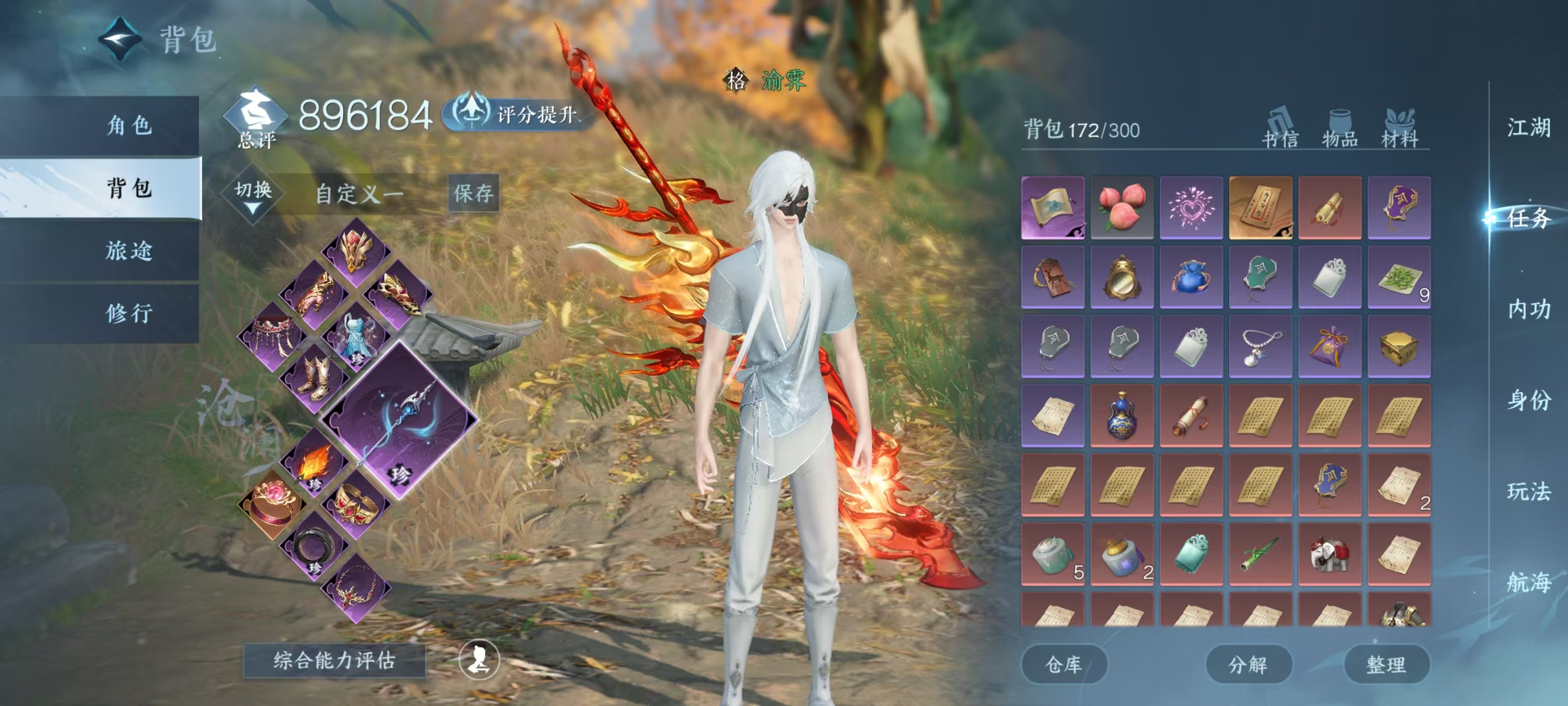Image resolution: width=1568 pixels, height=706 pixels.
Task: Filter backpack by 物品
Action: (1340, 128)
